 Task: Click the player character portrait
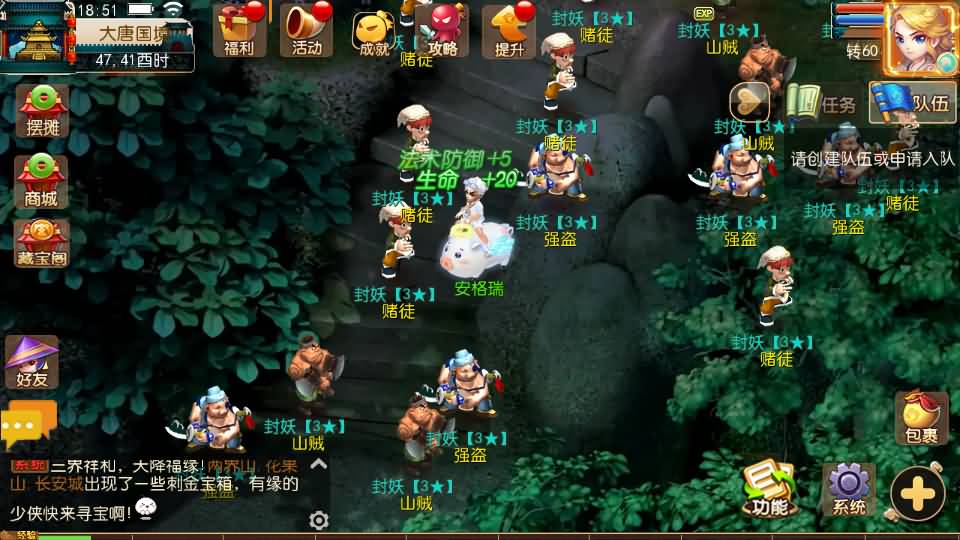920,36
